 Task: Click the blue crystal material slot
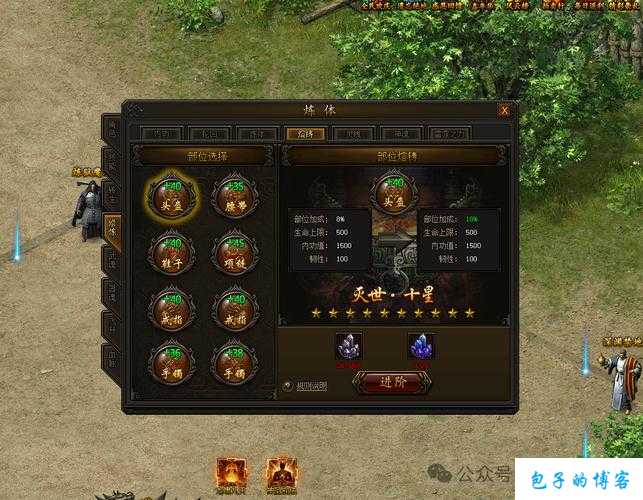click(x=421, y=346)
